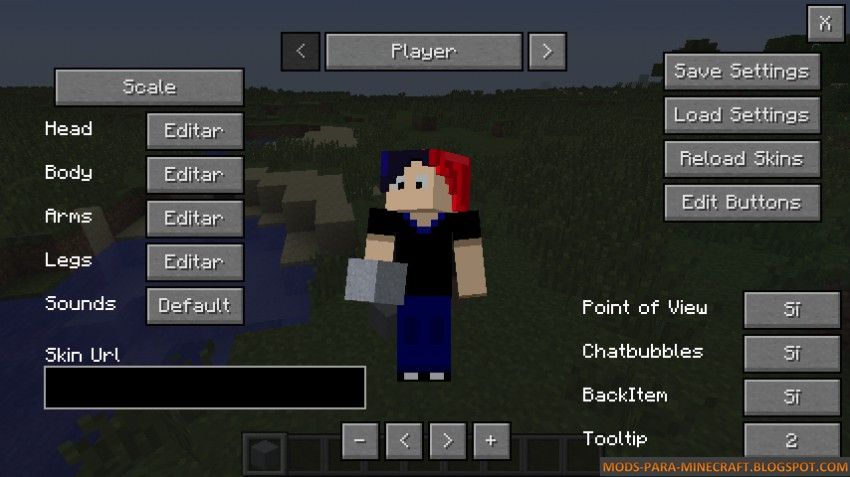Change the Tooltip value

click(791, 440)
